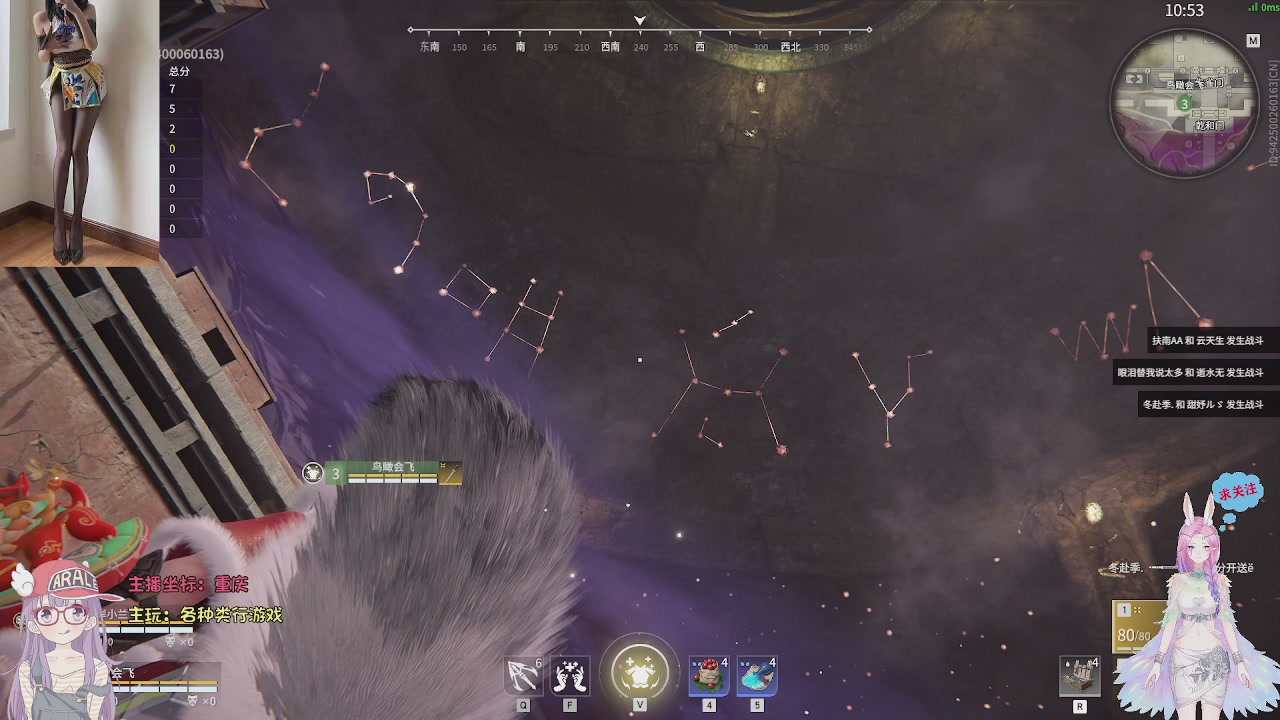This screenshot has height=720, width=1280.
Task: Activate the healing hands skill icon
Action: point(570,675)
